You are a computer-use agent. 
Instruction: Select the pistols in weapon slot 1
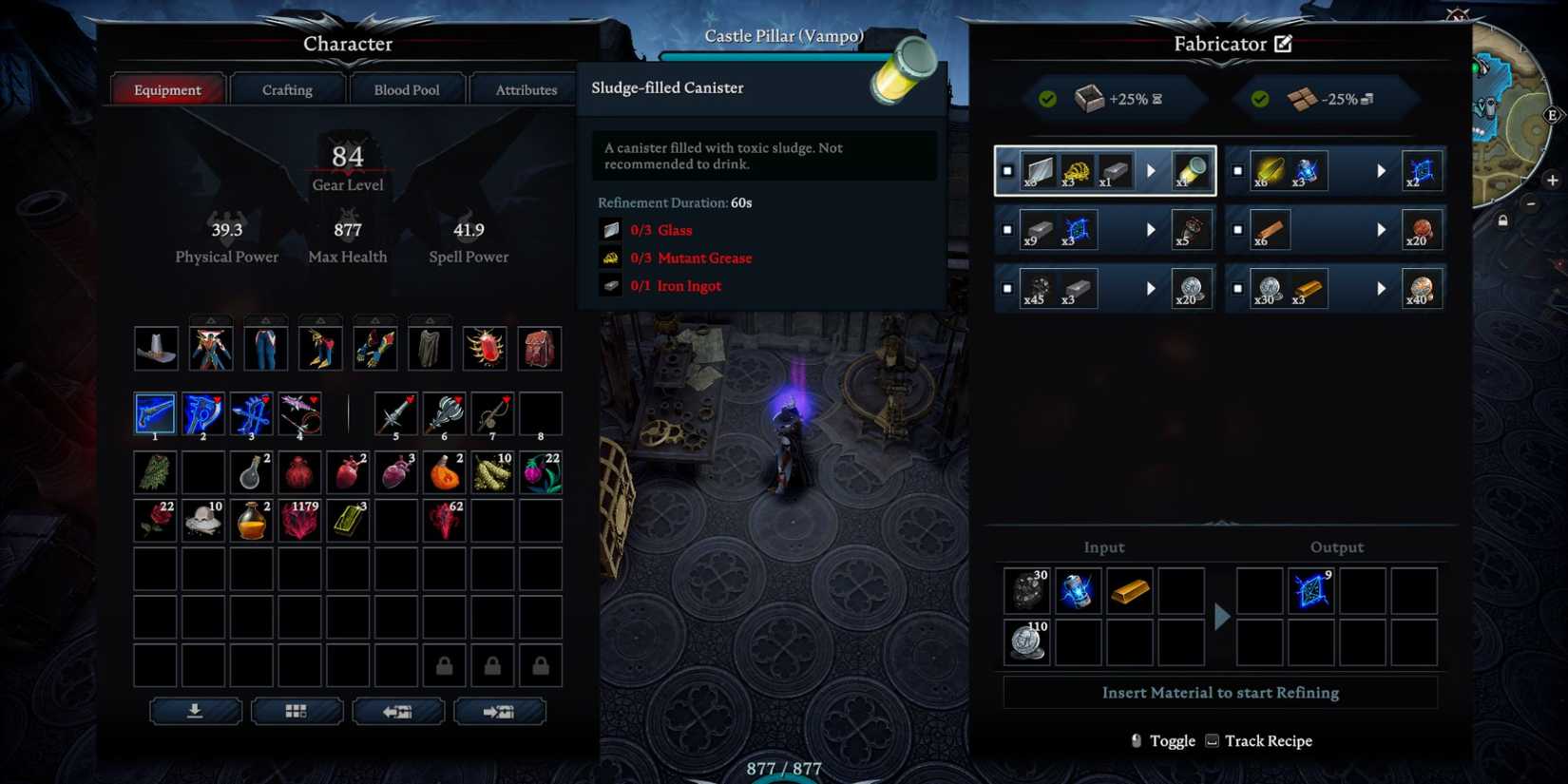155,411
